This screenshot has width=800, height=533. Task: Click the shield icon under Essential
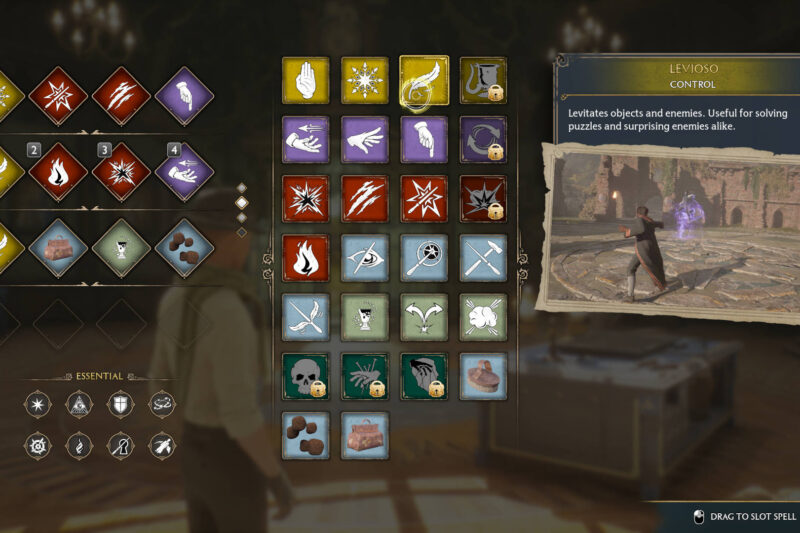tap(118, 403)
